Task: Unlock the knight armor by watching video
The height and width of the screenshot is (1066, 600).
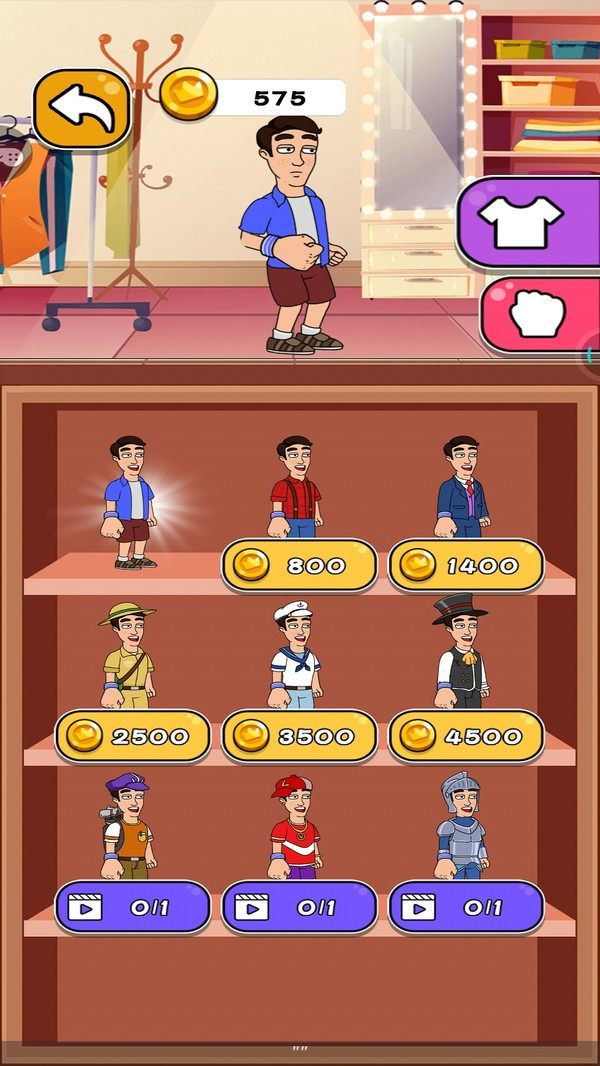Action: (x=466, y=908)
